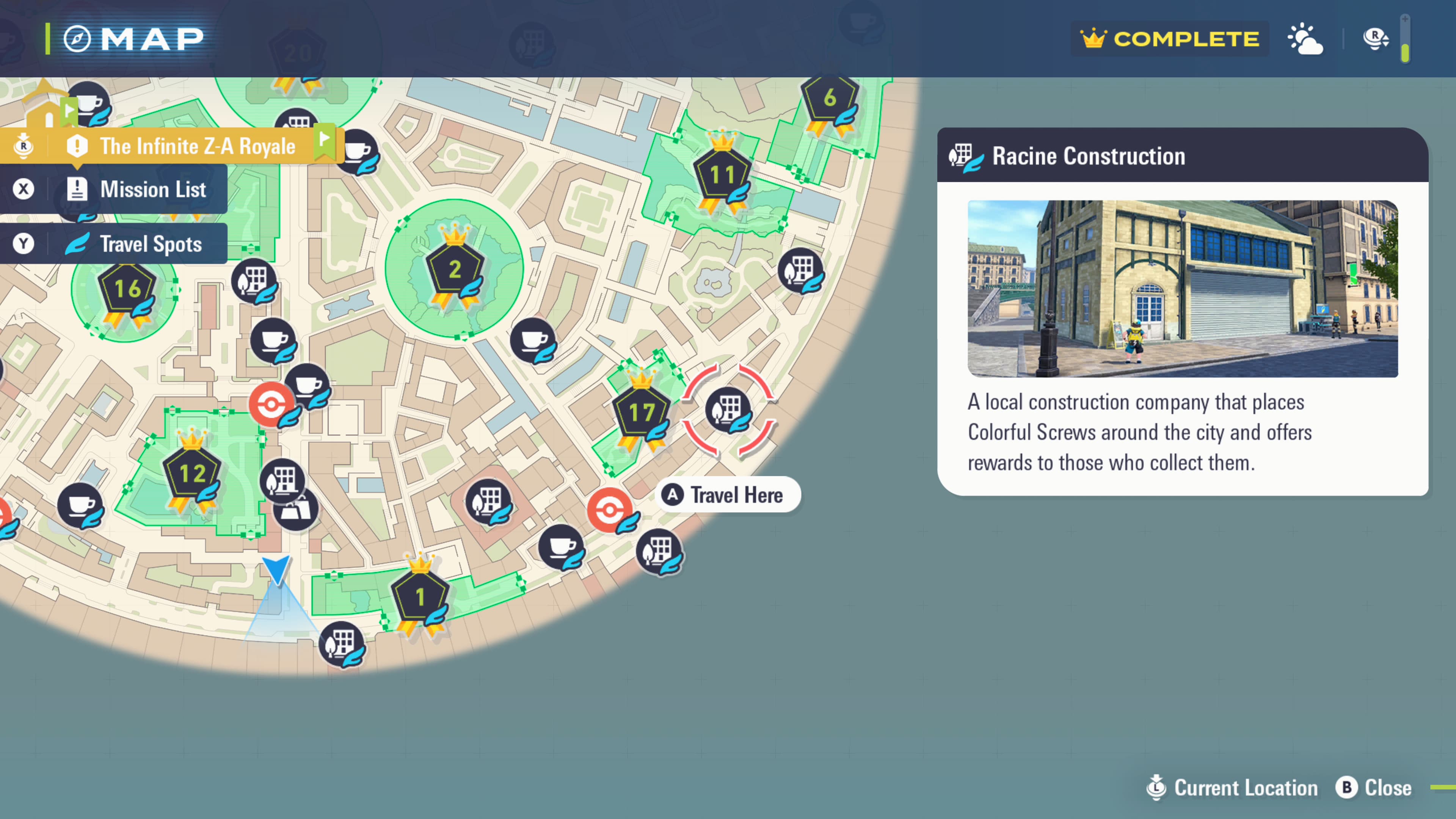The height and width of the screenshot is (819, 1456).
Task: Select Wild Zone 1 map marker
Action: 420,597
